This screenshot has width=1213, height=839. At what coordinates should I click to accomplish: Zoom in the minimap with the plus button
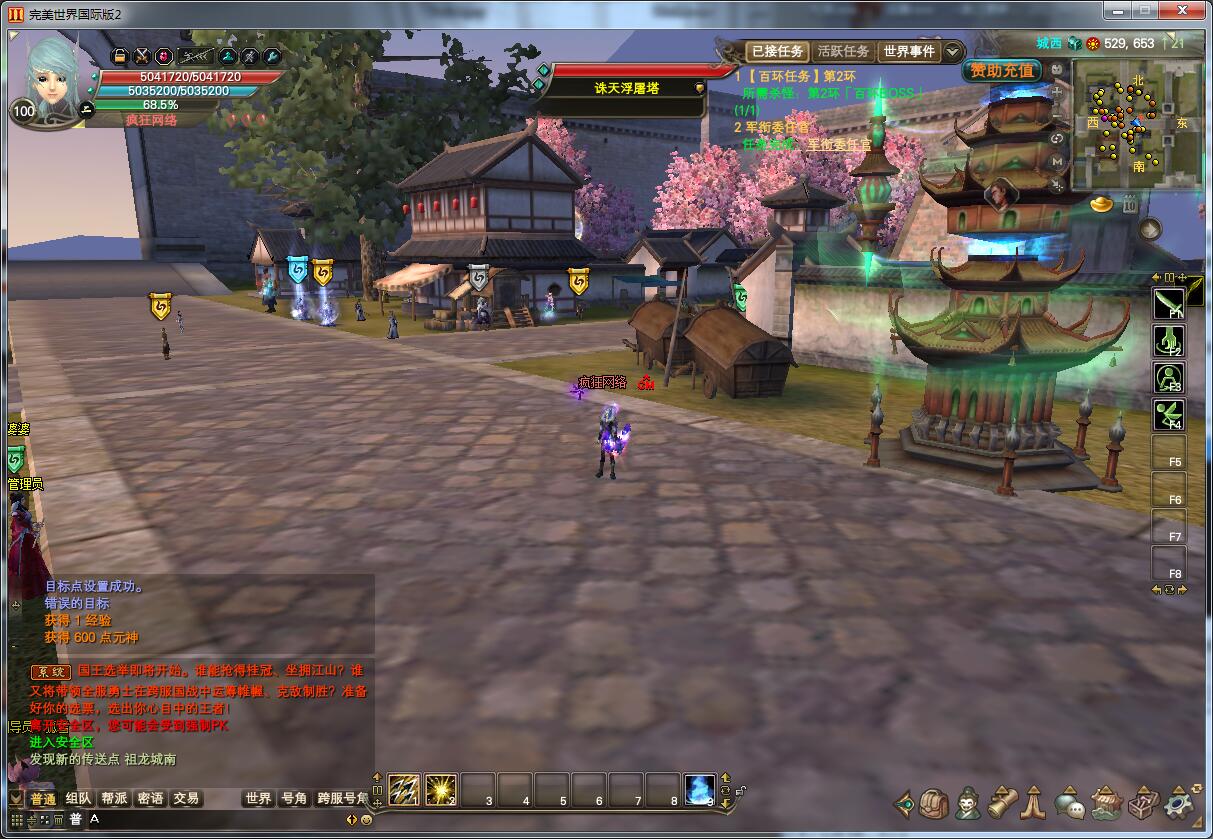click(x=1058, y=91)
